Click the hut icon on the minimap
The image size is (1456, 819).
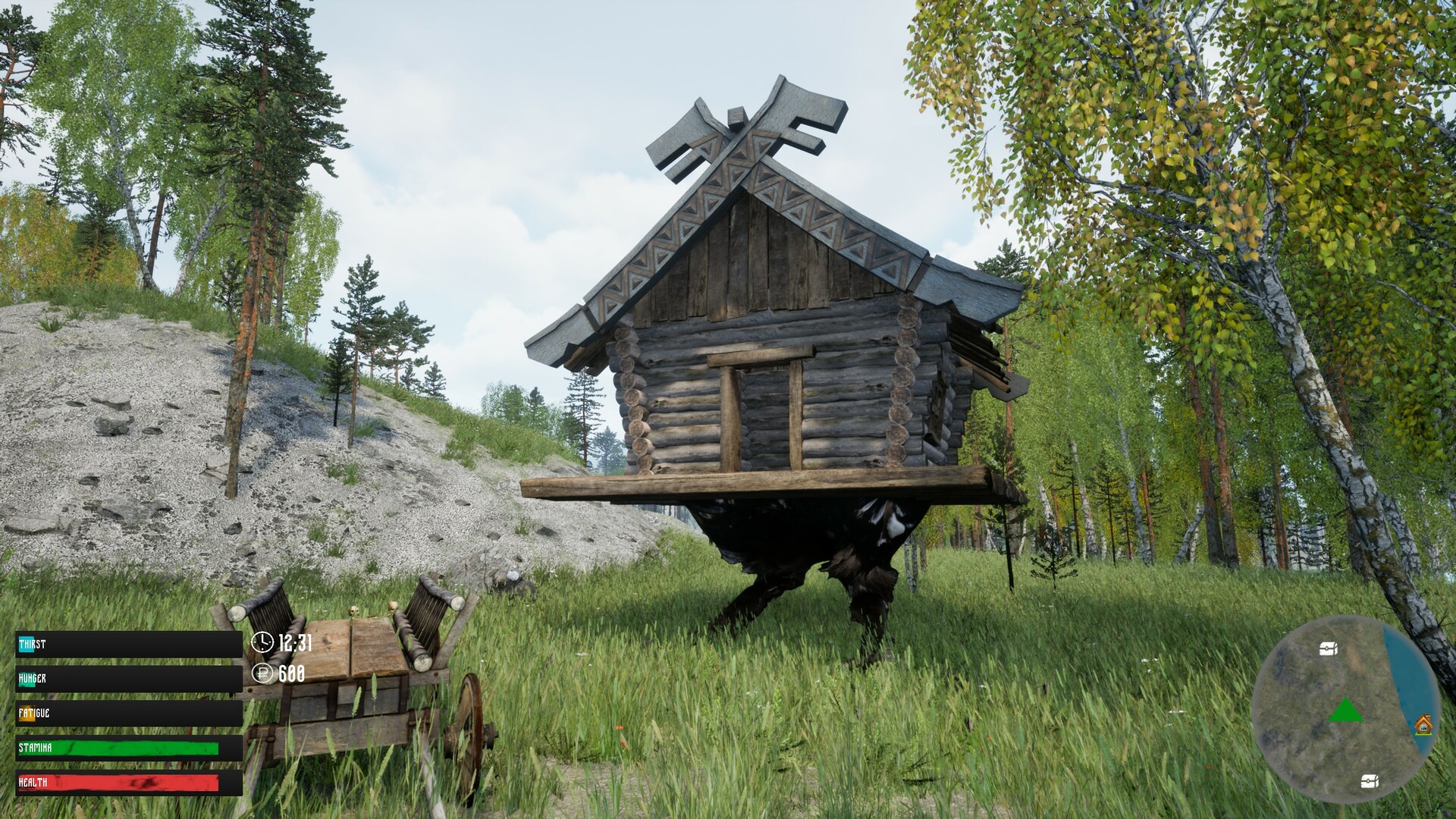[x=1424, y=725]
